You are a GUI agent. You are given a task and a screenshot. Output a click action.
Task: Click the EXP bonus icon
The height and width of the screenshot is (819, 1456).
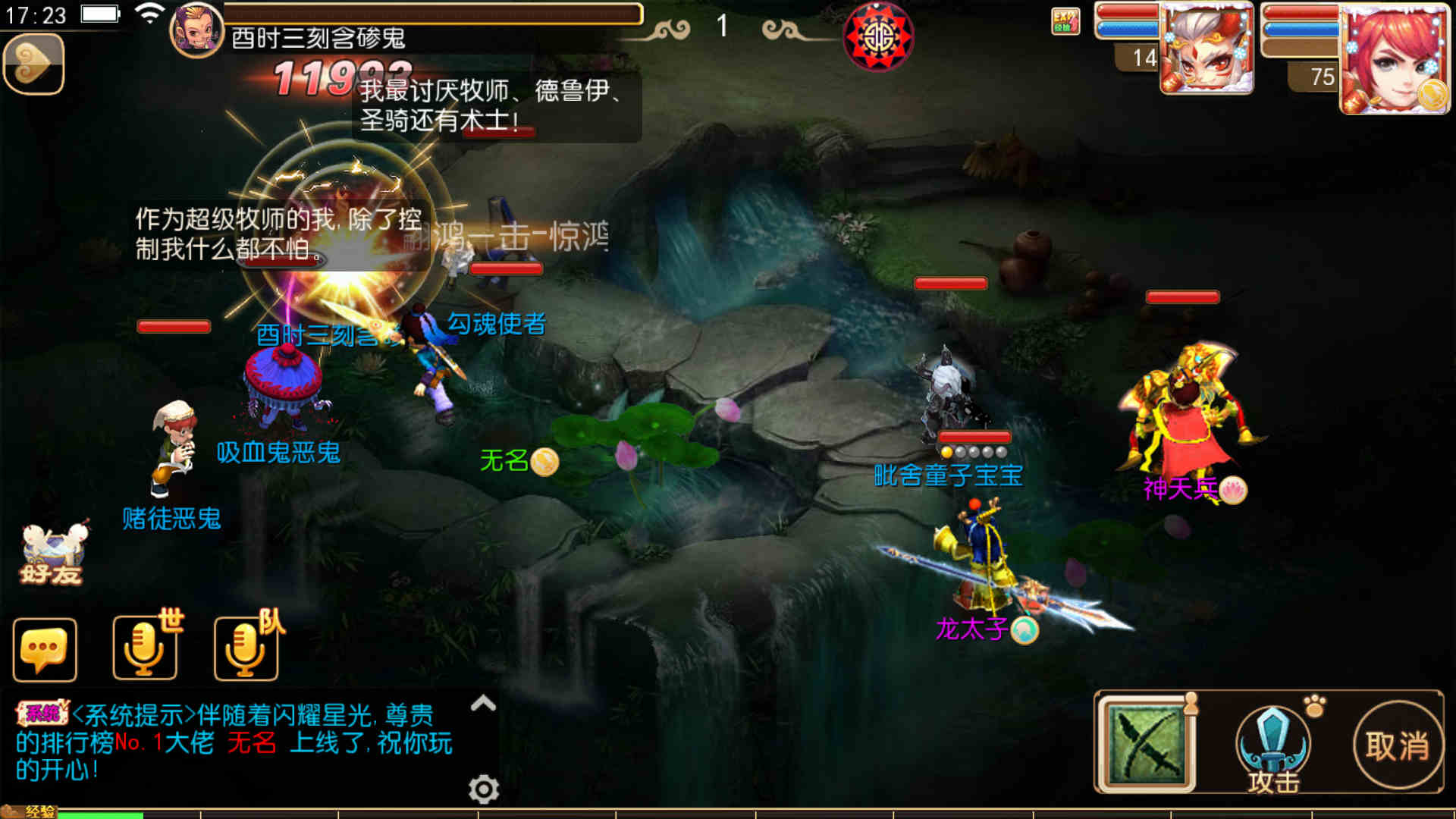[x=1065, y=21]
